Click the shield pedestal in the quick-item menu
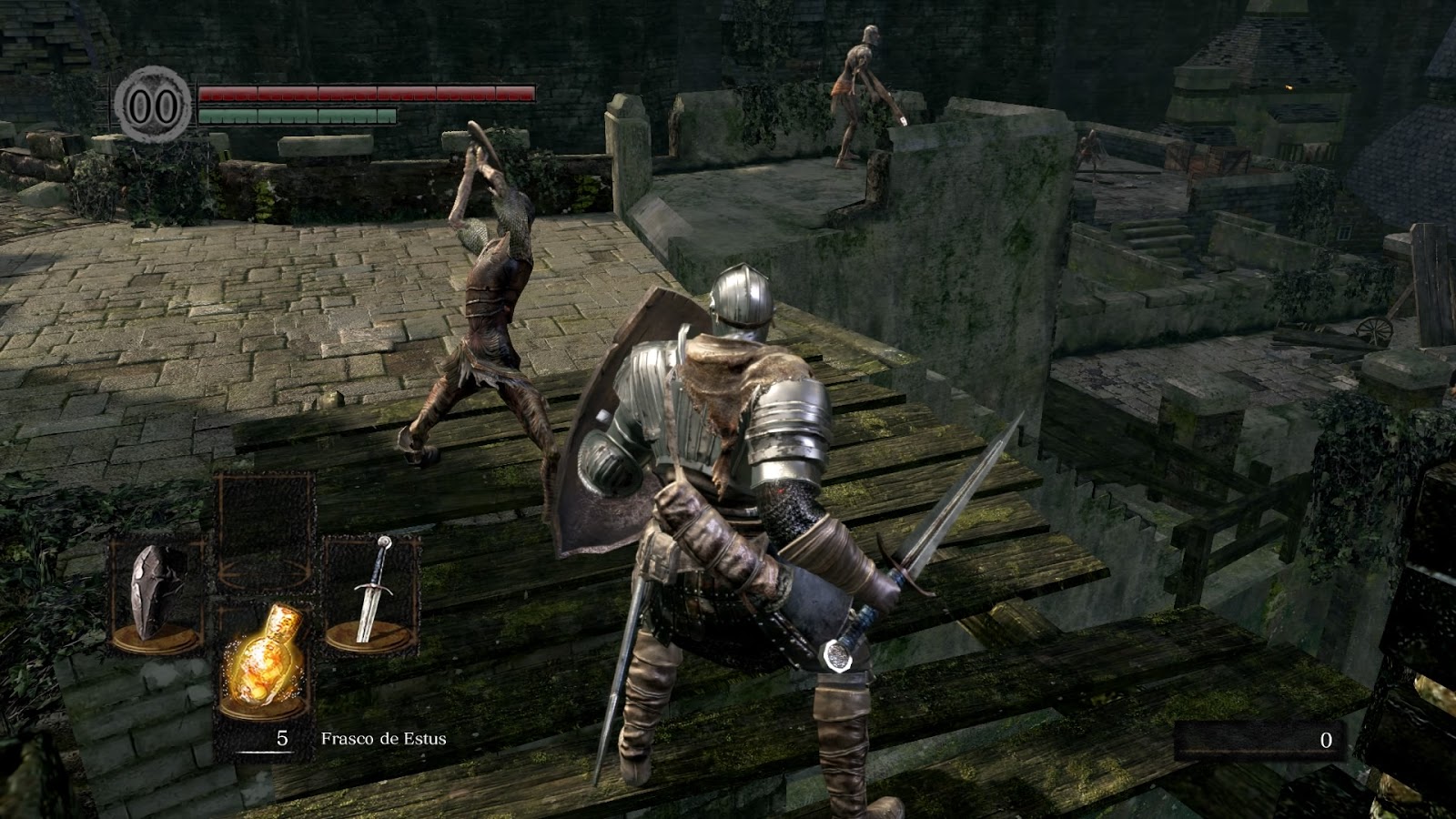The height and width of the screenshot is (819, 1456). tap(155, 637)
